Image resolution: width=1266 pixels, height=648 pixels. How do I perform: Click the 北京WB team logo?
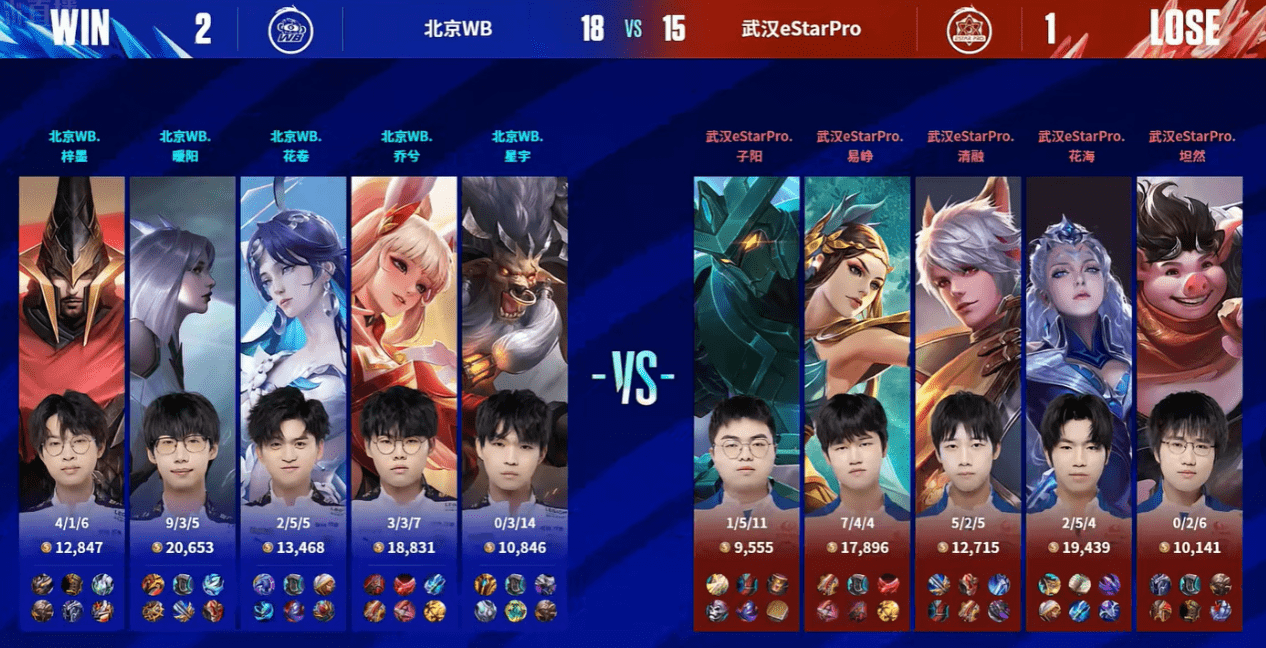290,30
